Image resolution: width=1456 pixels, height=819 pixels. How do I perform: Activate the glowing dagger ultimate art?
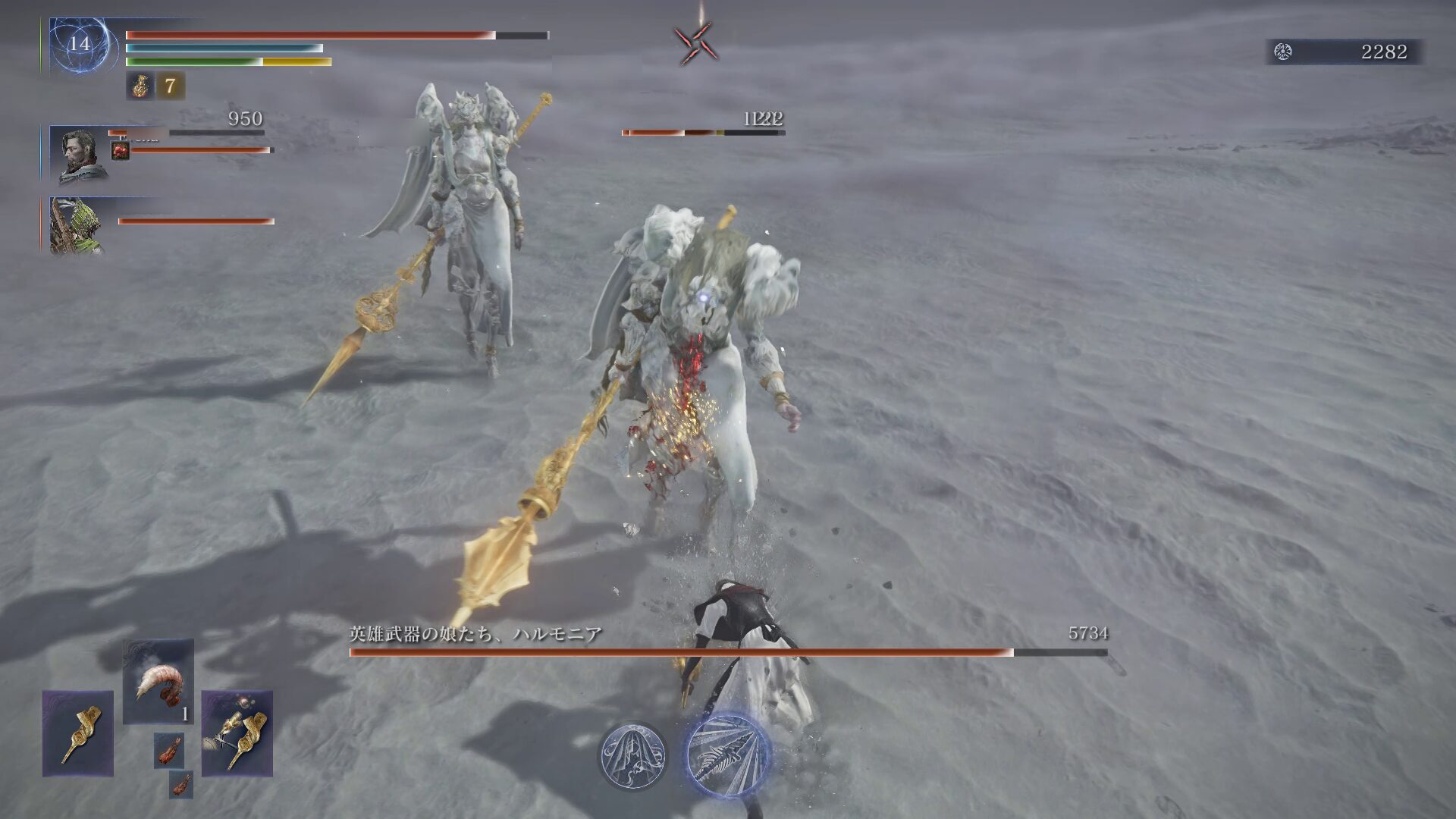click(728, 755)
